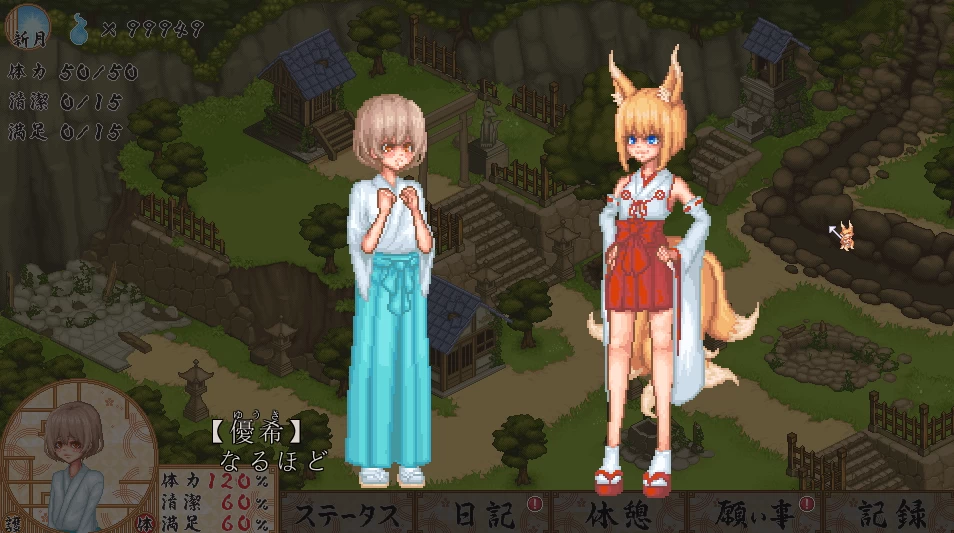The width and height of the screenshot is (954, 533).
Task: Open the ステータス status menu
Action: (348, 514)
